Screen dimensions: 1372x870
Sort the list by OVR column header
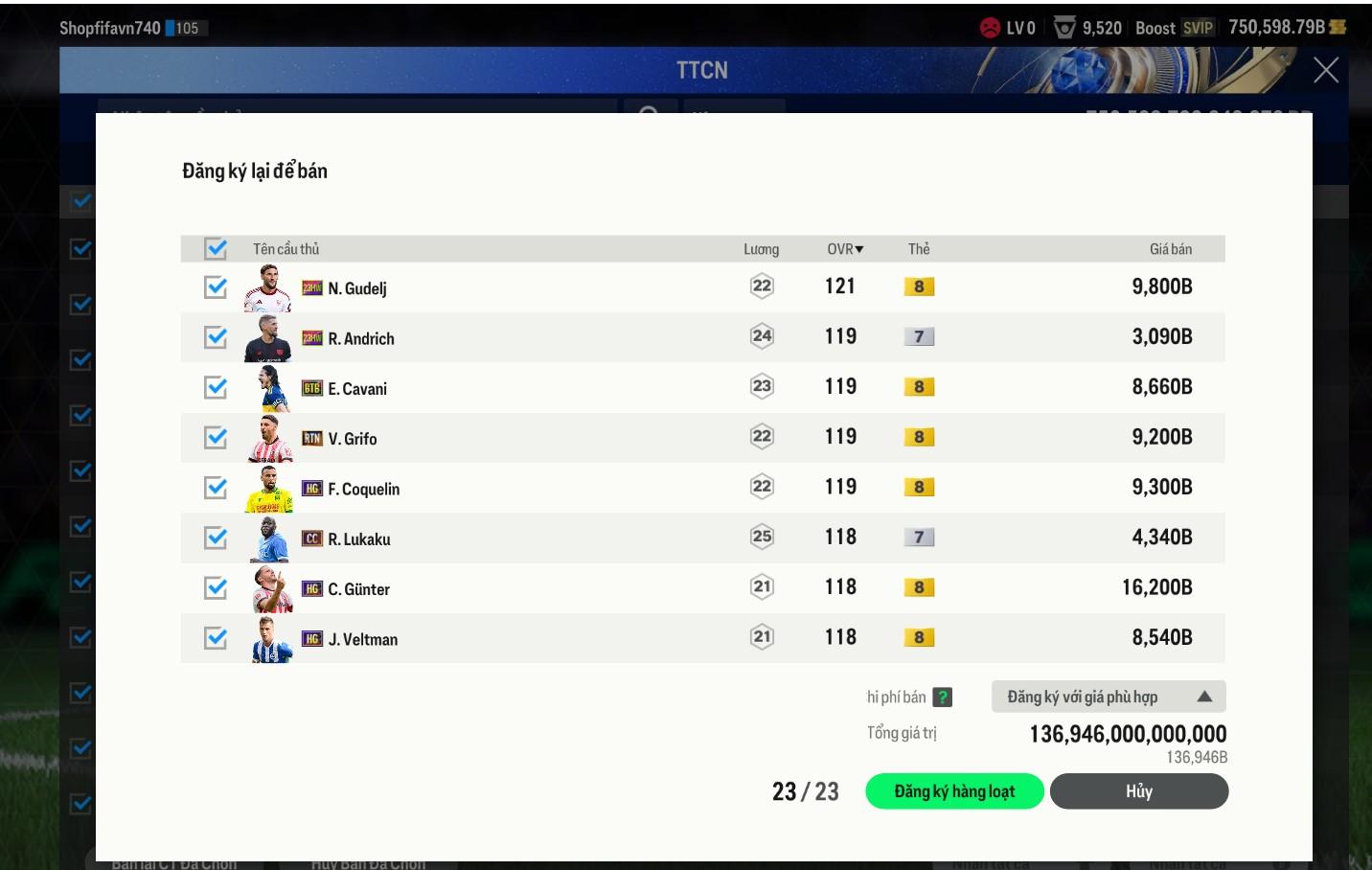coord(844,249)
